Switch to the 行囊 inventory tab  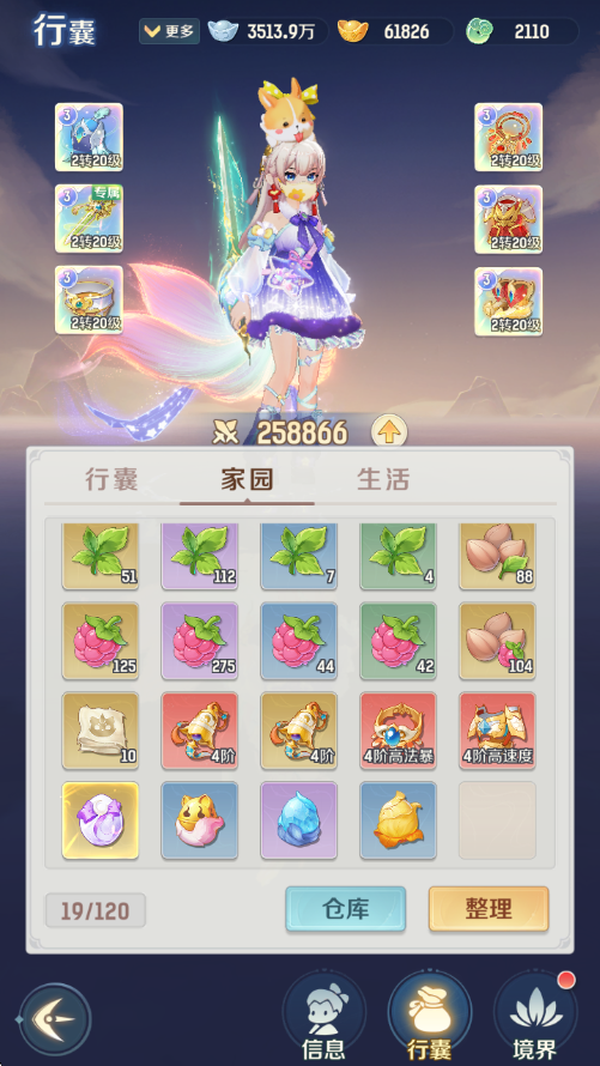point(111,479)
